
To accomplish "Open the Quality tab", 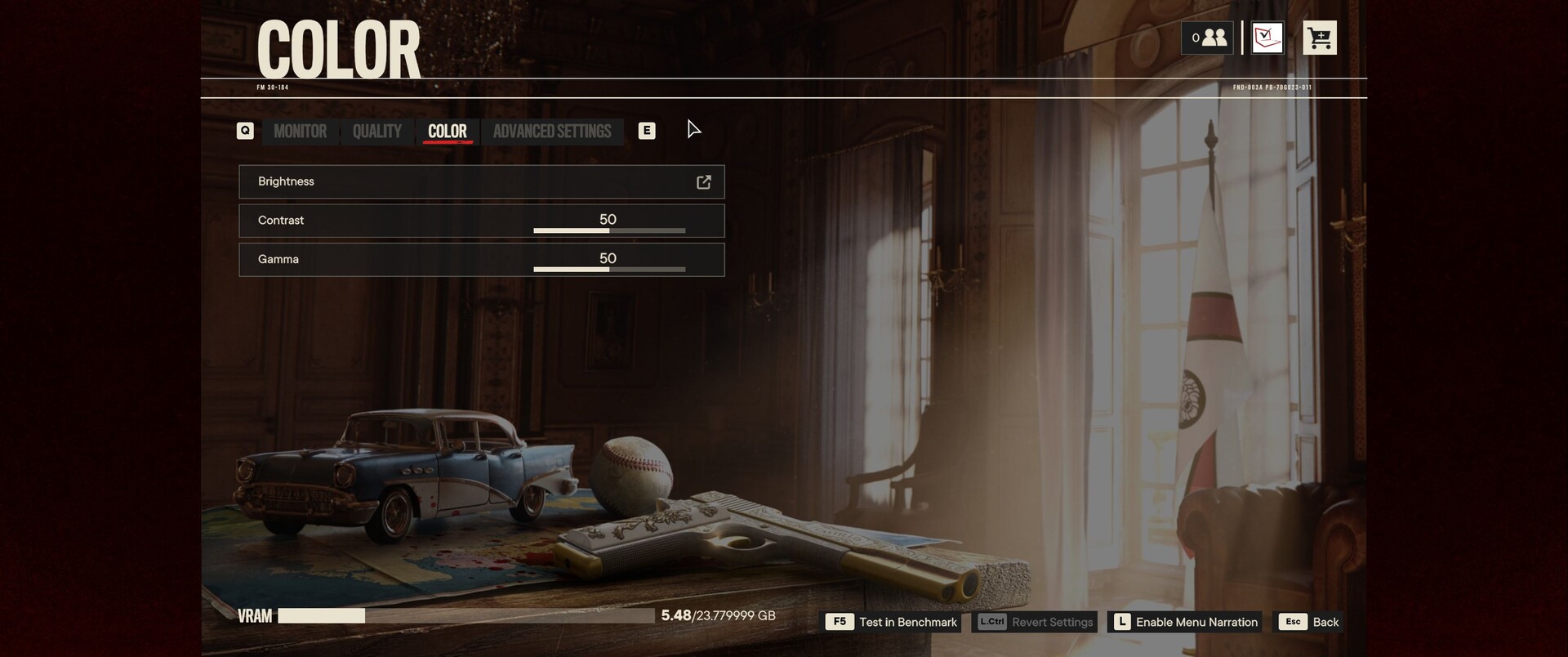I will [376, 132].
